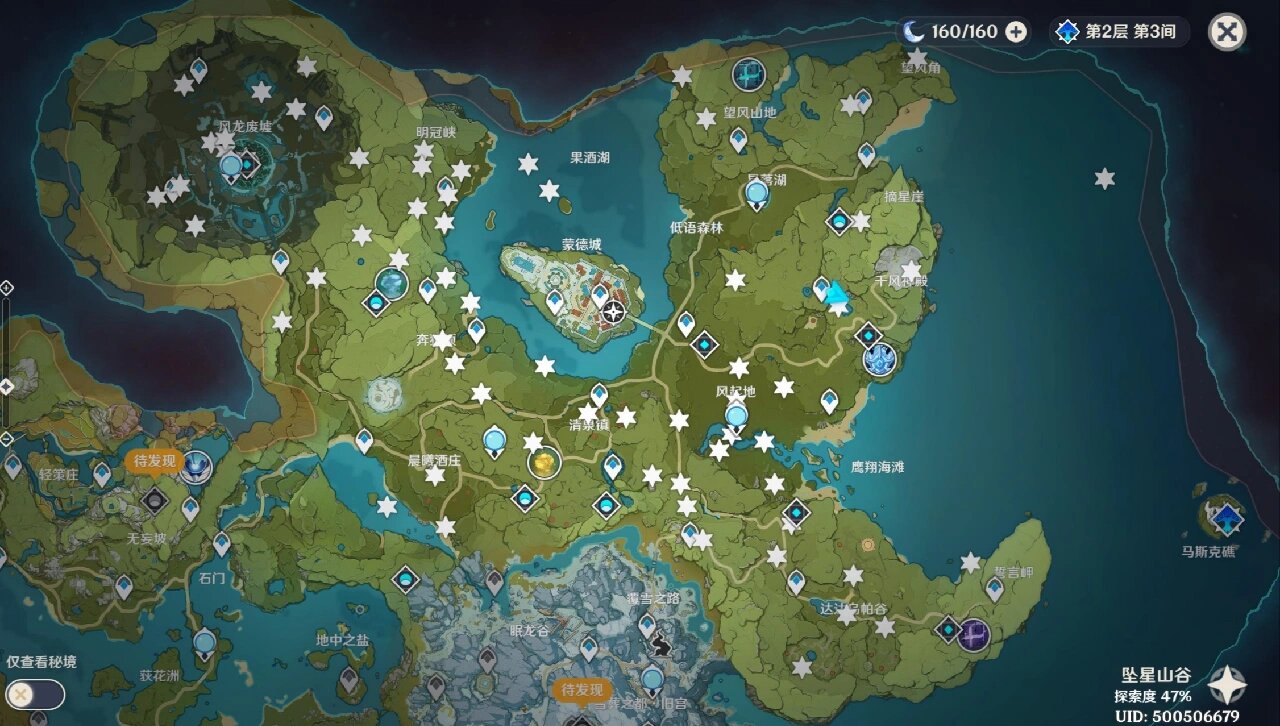Zoom in with the map zoom plus button
Image resolution: width=1280 pixels, height=726 pixels.
(x=6, y=288)
